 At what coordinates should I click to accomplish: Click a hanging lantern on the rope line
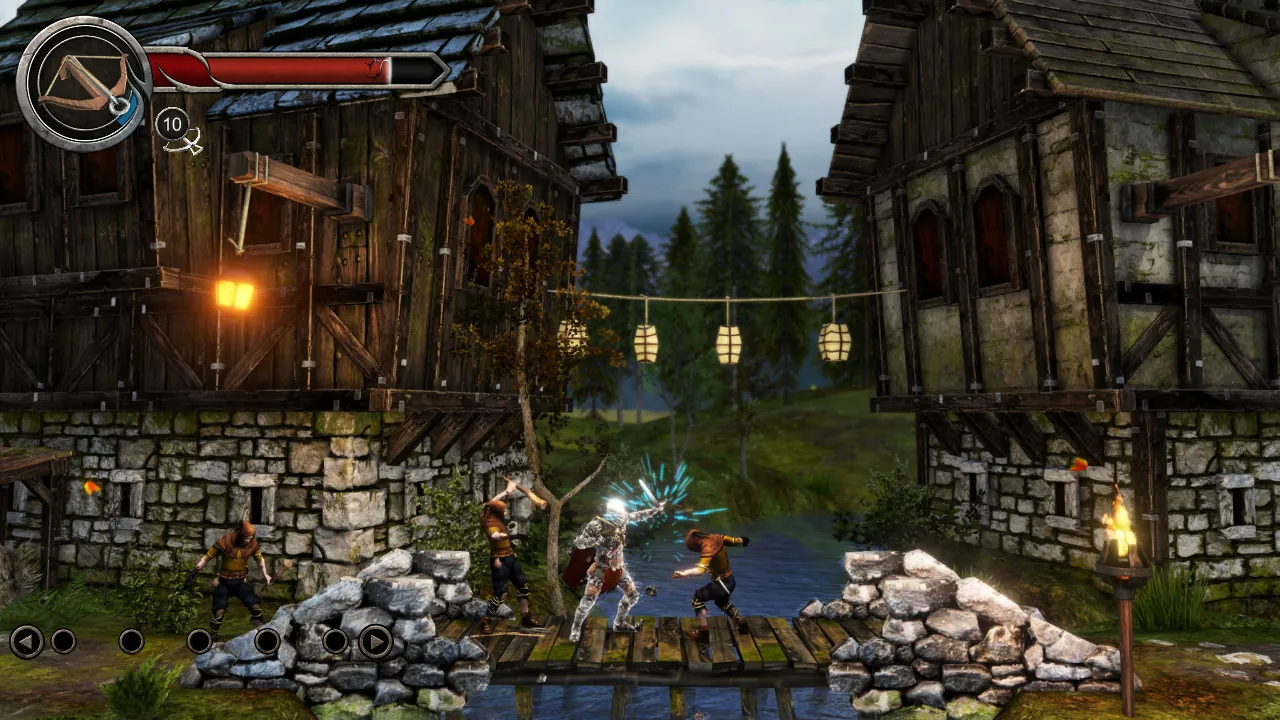[x=725, y=340]
